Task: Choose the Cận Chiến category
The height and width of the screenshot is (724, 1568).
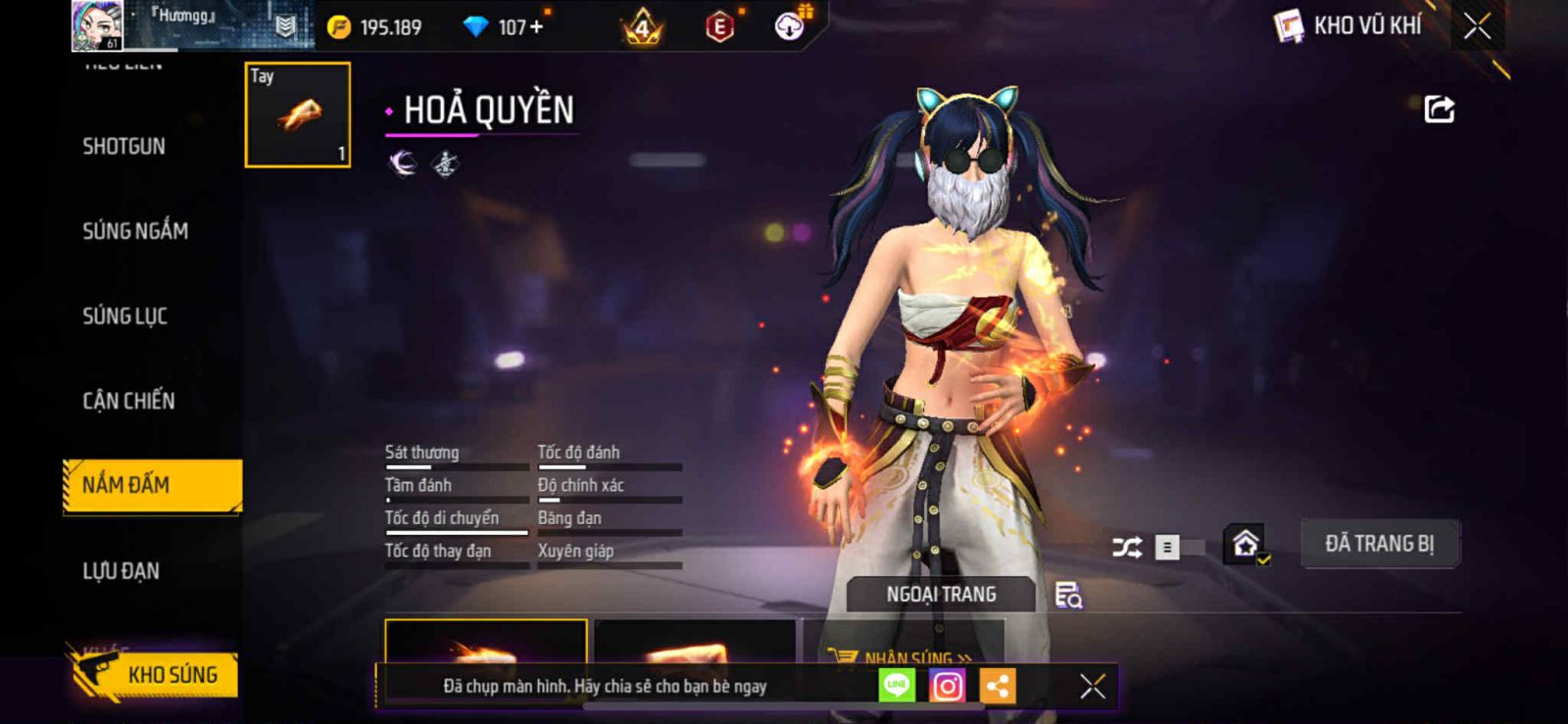Action: (x=128, y=401)
